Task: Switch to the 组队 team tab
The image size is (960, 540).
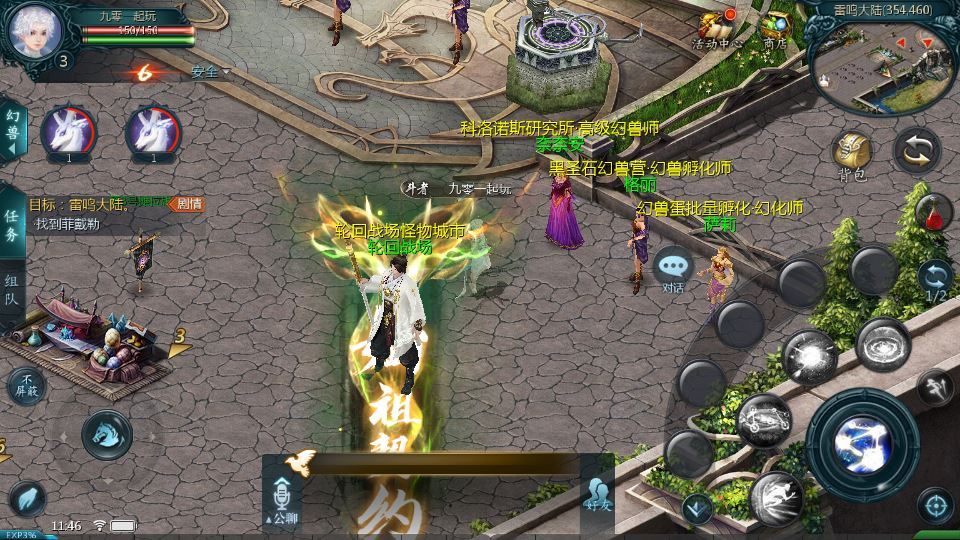Action: tap(12, 290)
